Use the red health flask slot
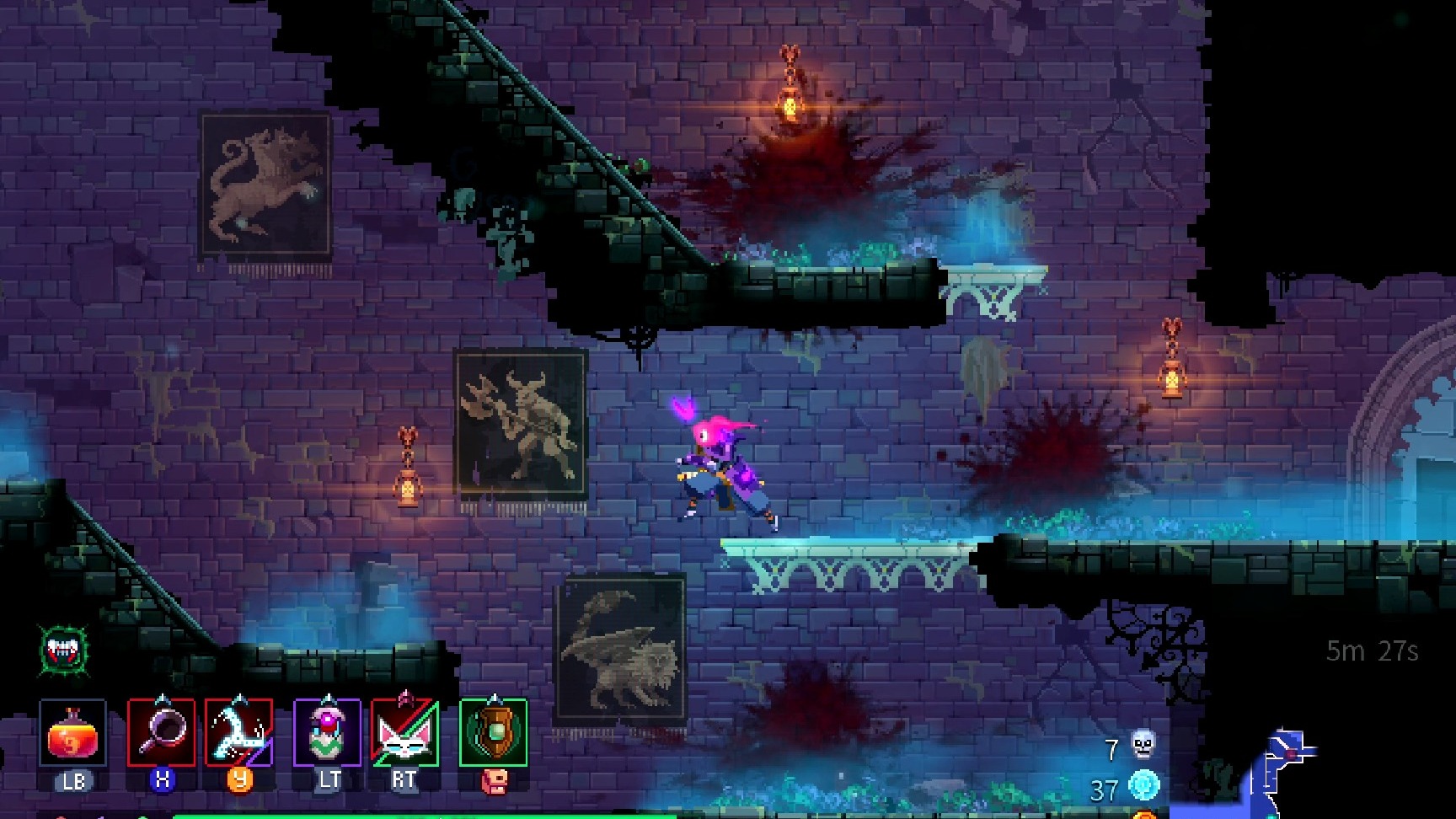Viewport: 1456px width, 819px height. [x=72, y=732]
